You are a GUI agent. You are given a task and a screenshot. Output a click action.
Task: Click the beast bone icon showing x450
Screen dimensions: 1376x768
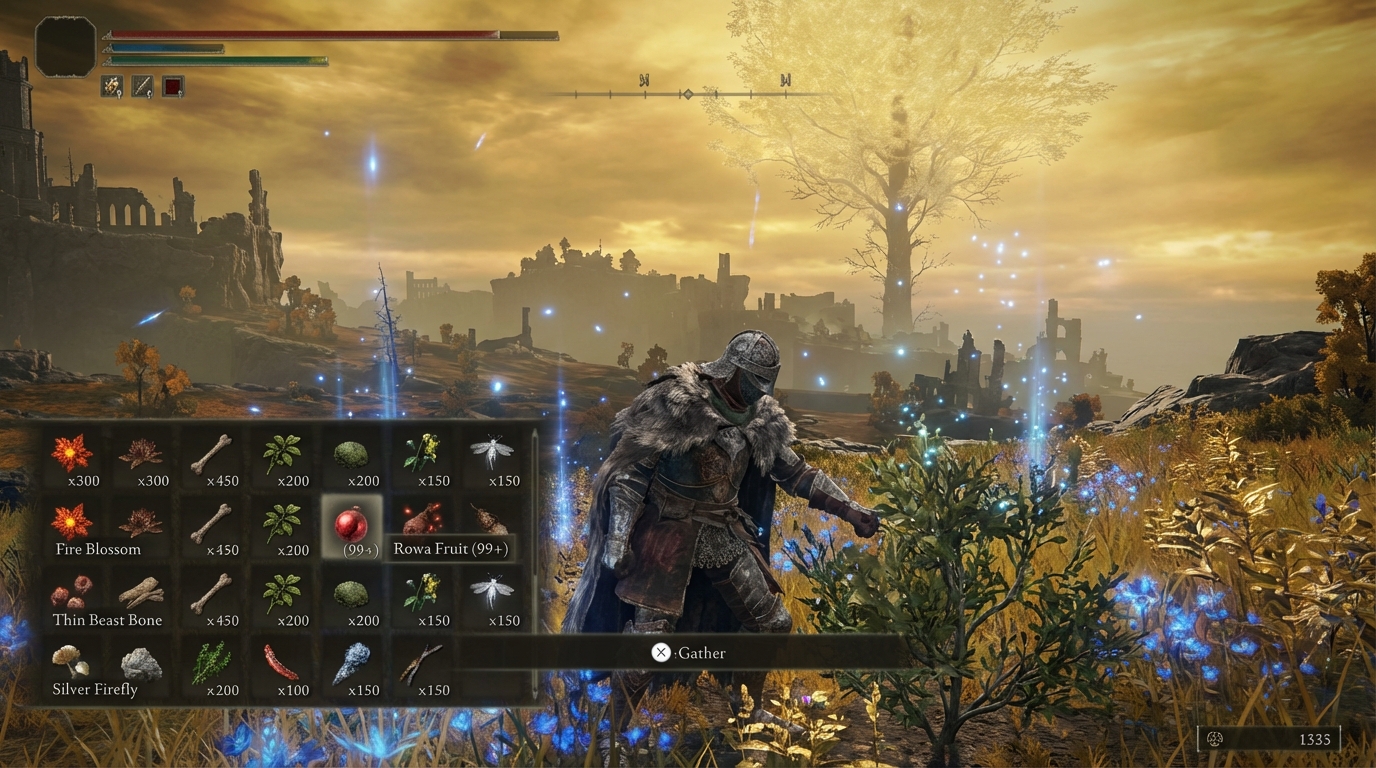pos(213,452)
